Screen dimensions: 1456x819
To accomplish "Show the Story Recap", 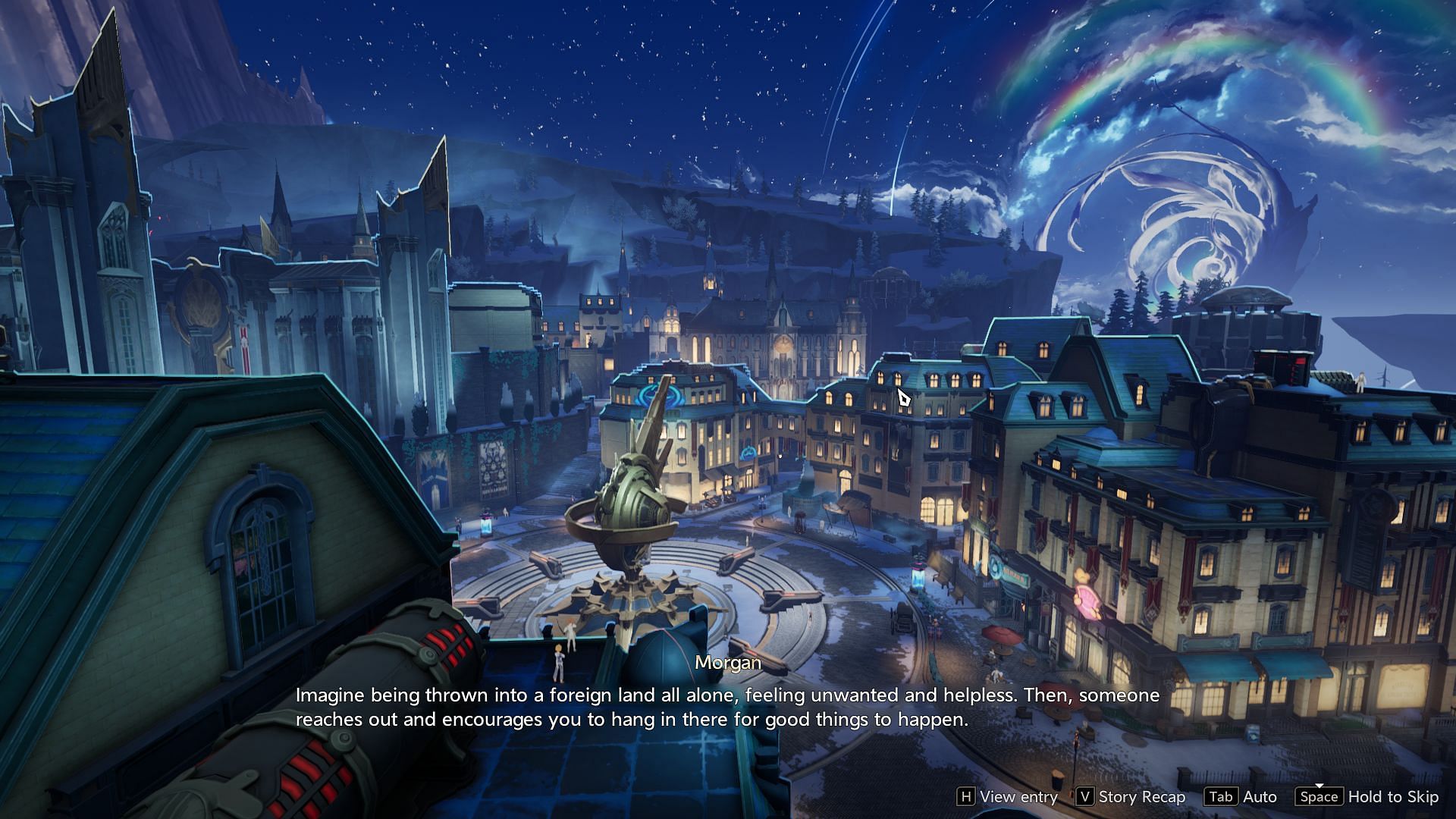I will tap(1131, 797).
